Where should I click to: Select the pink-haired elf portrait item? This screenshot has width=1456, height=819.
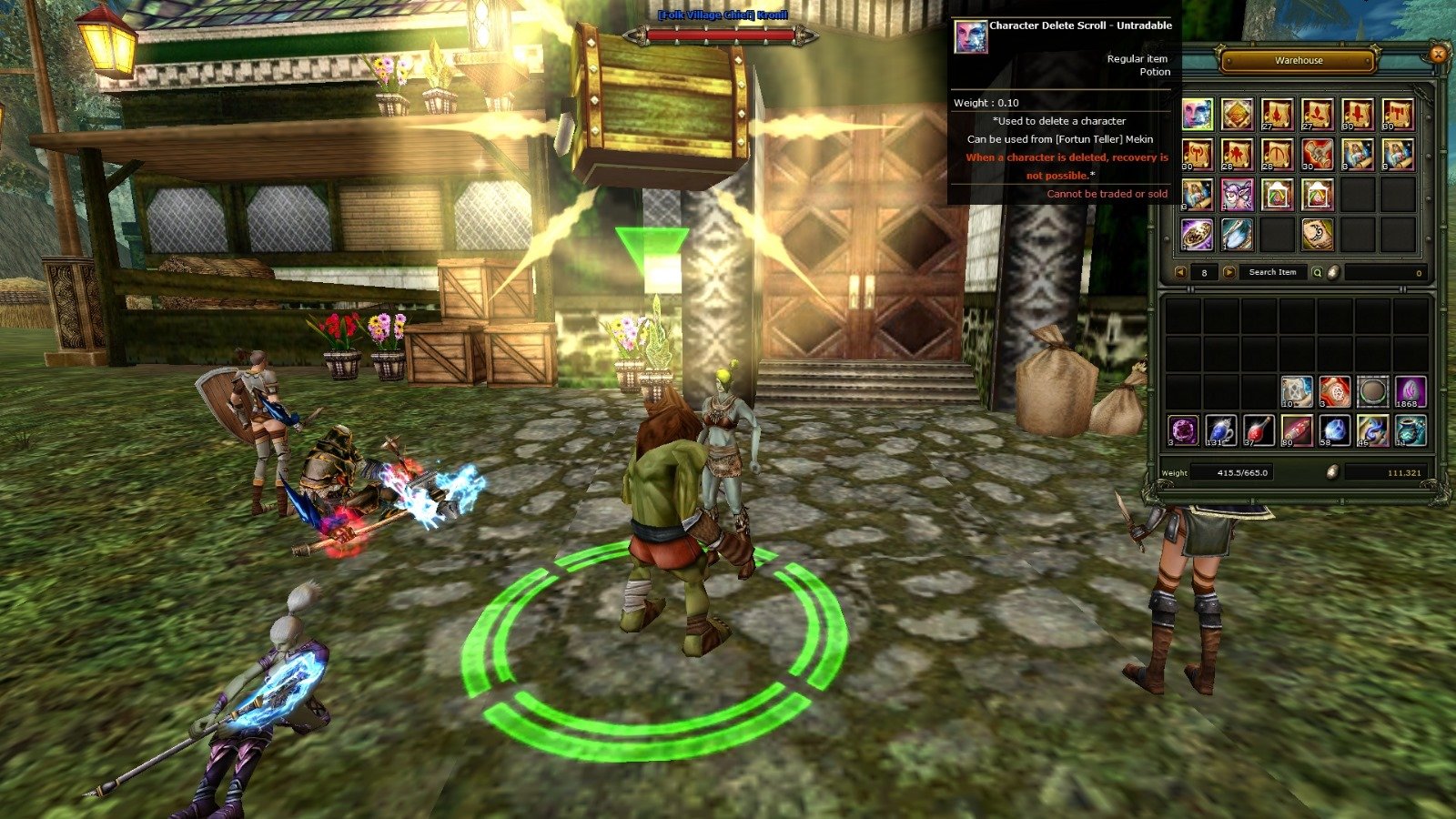pos(1238,195)
